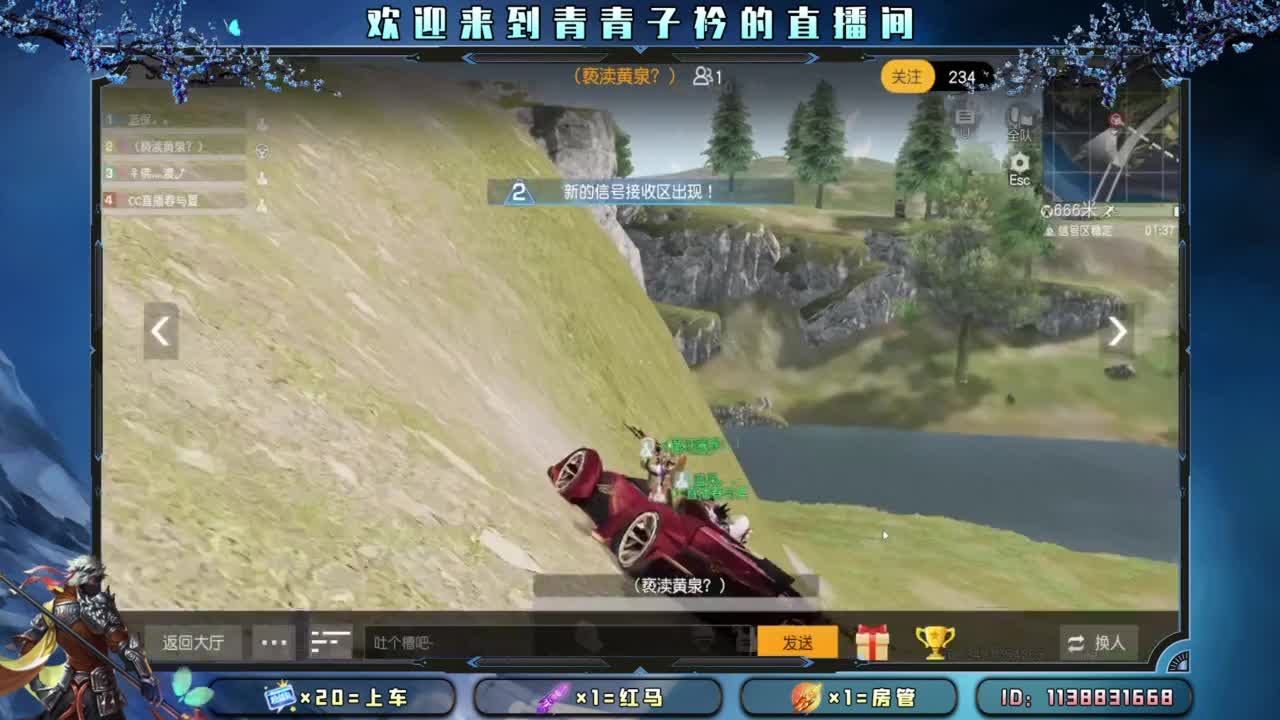
Task: Click the spectator count icon beside (亵渎黄泉?)
Action: point(704,76)
